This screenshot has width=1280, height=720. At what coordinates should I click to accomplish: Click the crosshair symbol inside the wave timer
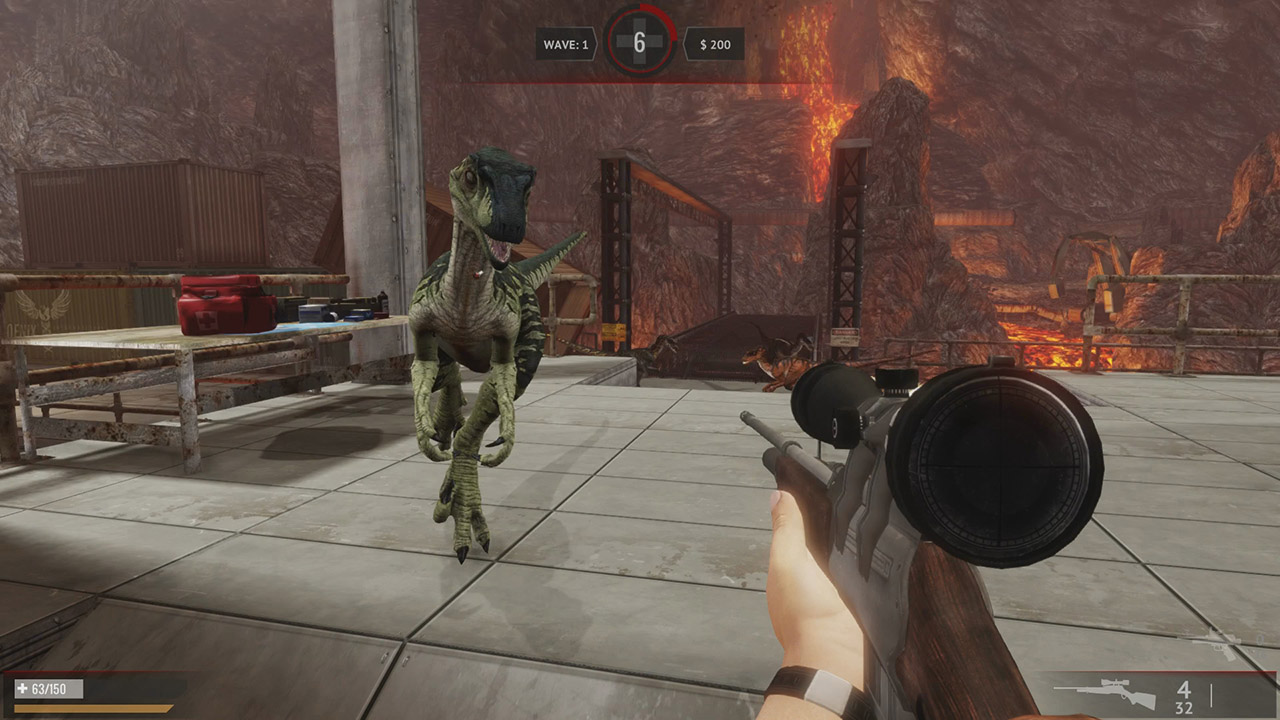(x=640, y=40)
